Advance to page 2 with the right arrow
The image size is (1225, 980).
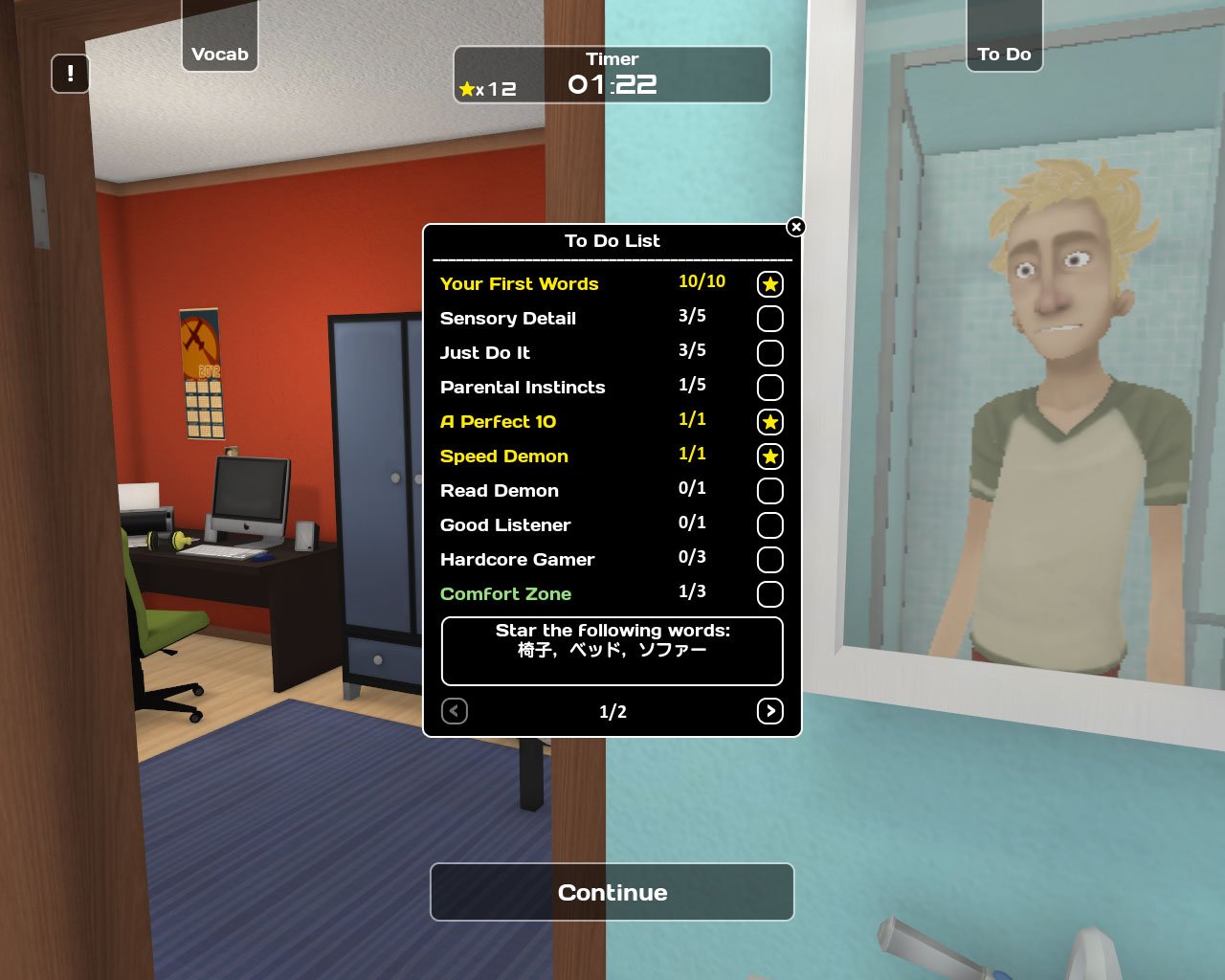tap(769, 711)
